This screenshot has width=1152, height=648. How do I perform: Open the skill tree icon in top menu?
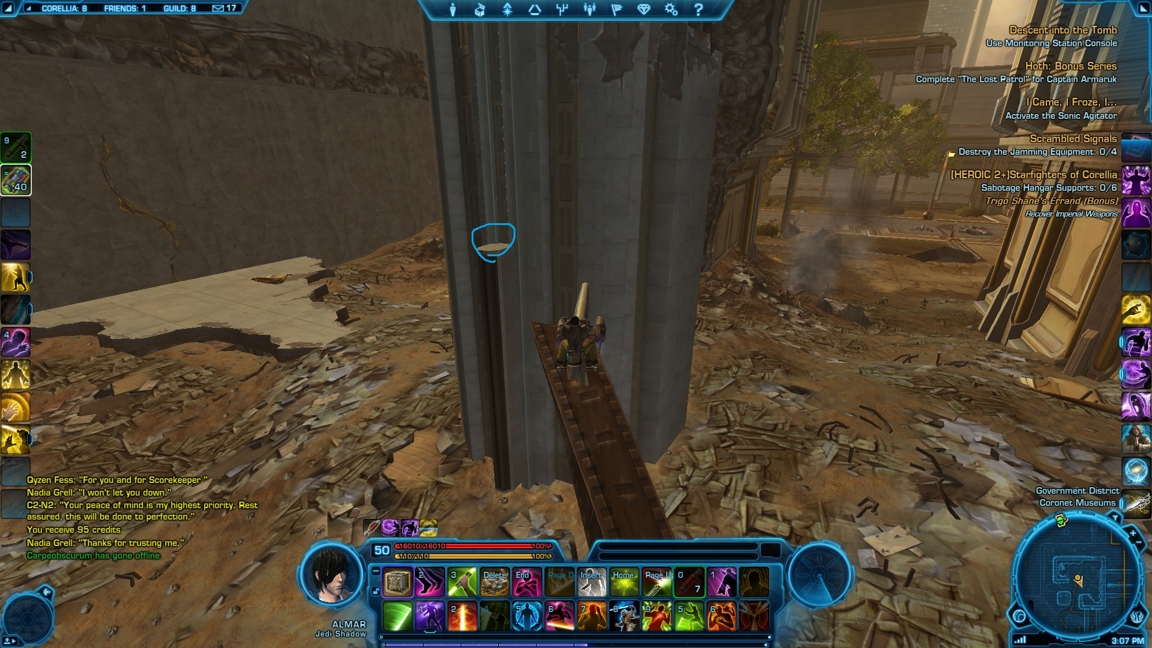pos(562,10)
